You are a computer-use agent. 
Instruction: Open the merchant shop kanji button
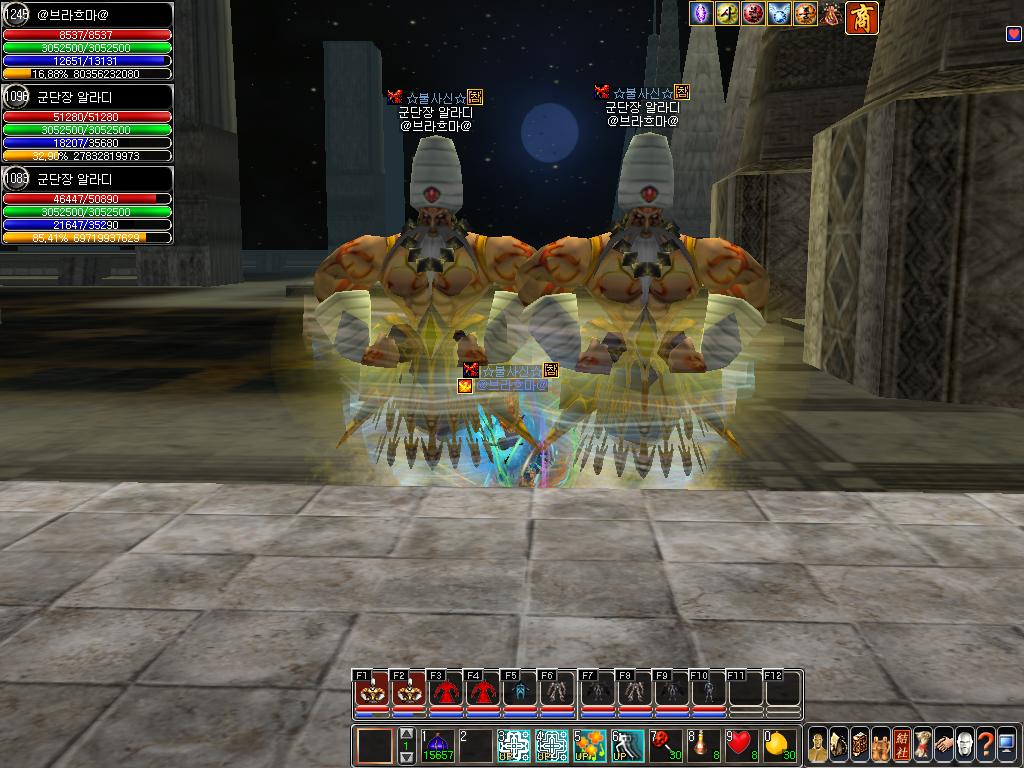point(862,17)
